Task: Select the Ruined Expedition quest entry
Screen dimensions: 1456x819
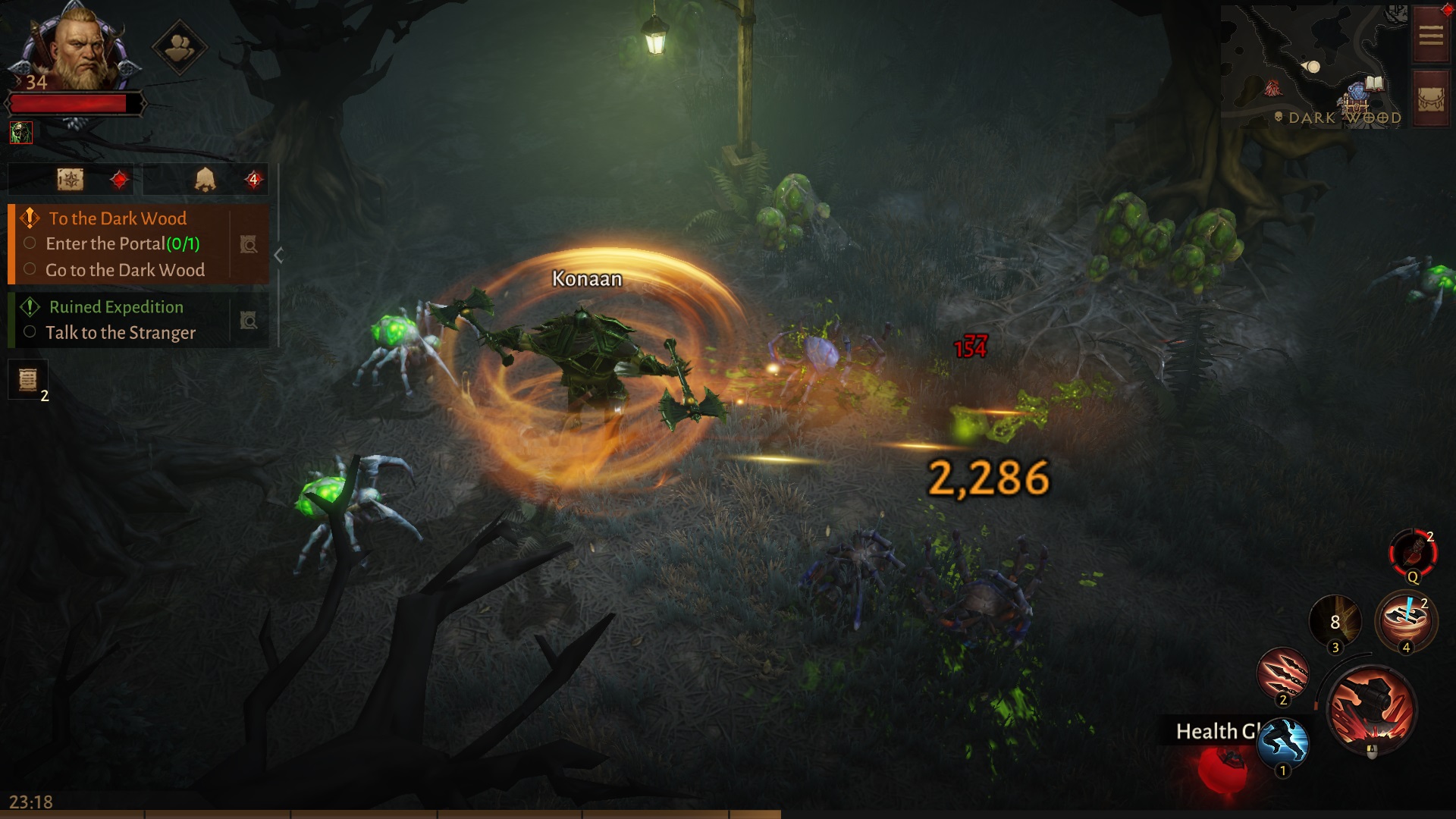Action: [115, 307]
